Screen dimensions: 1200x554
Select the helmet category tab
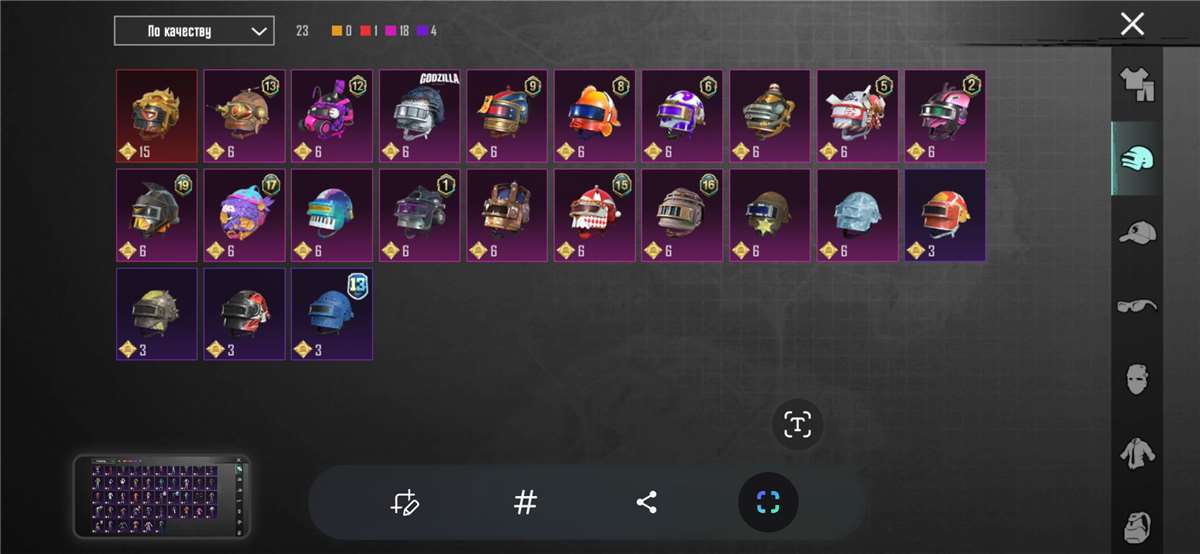point(1137,159)
